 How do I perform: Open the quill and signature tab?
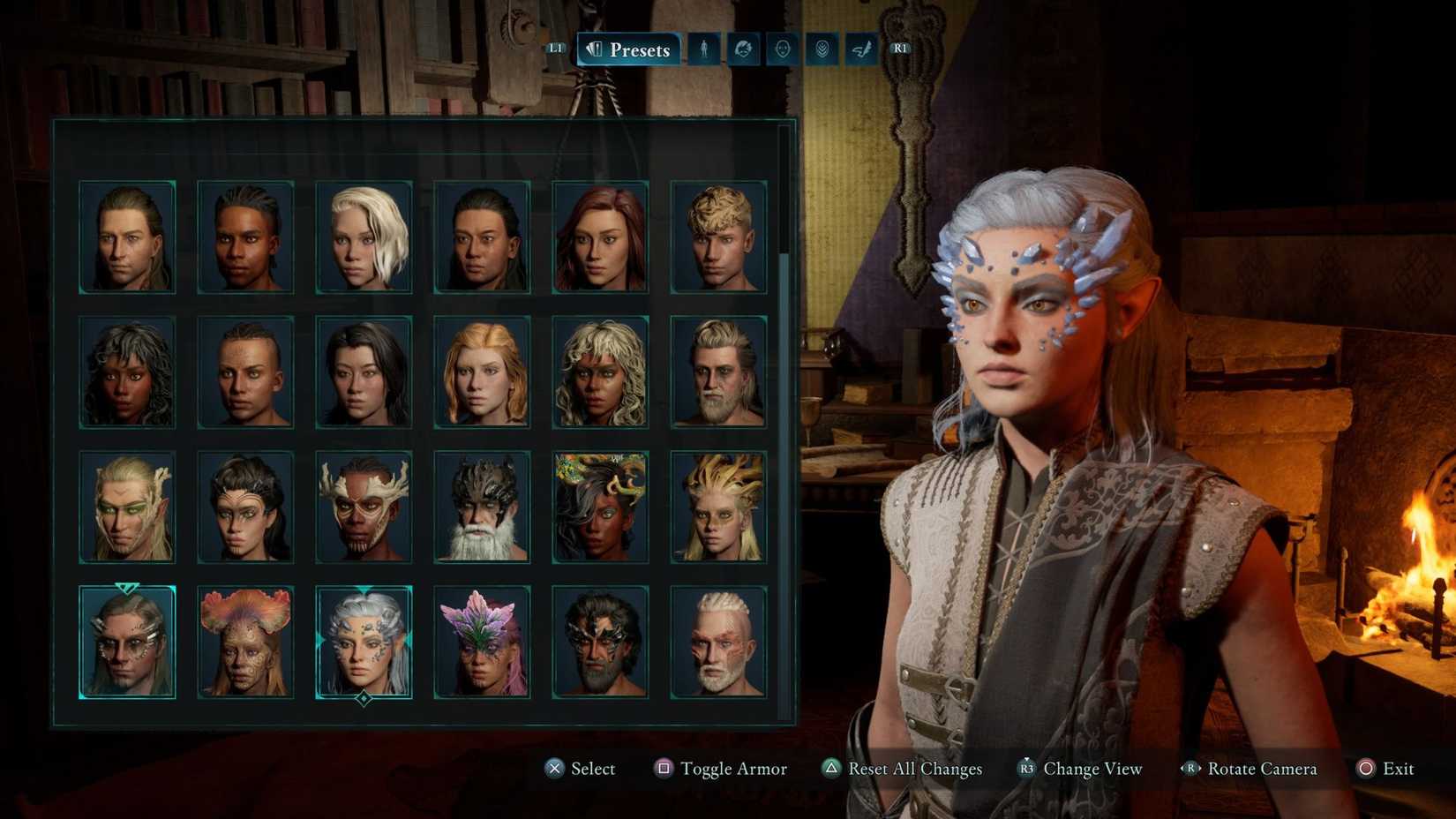861,49
